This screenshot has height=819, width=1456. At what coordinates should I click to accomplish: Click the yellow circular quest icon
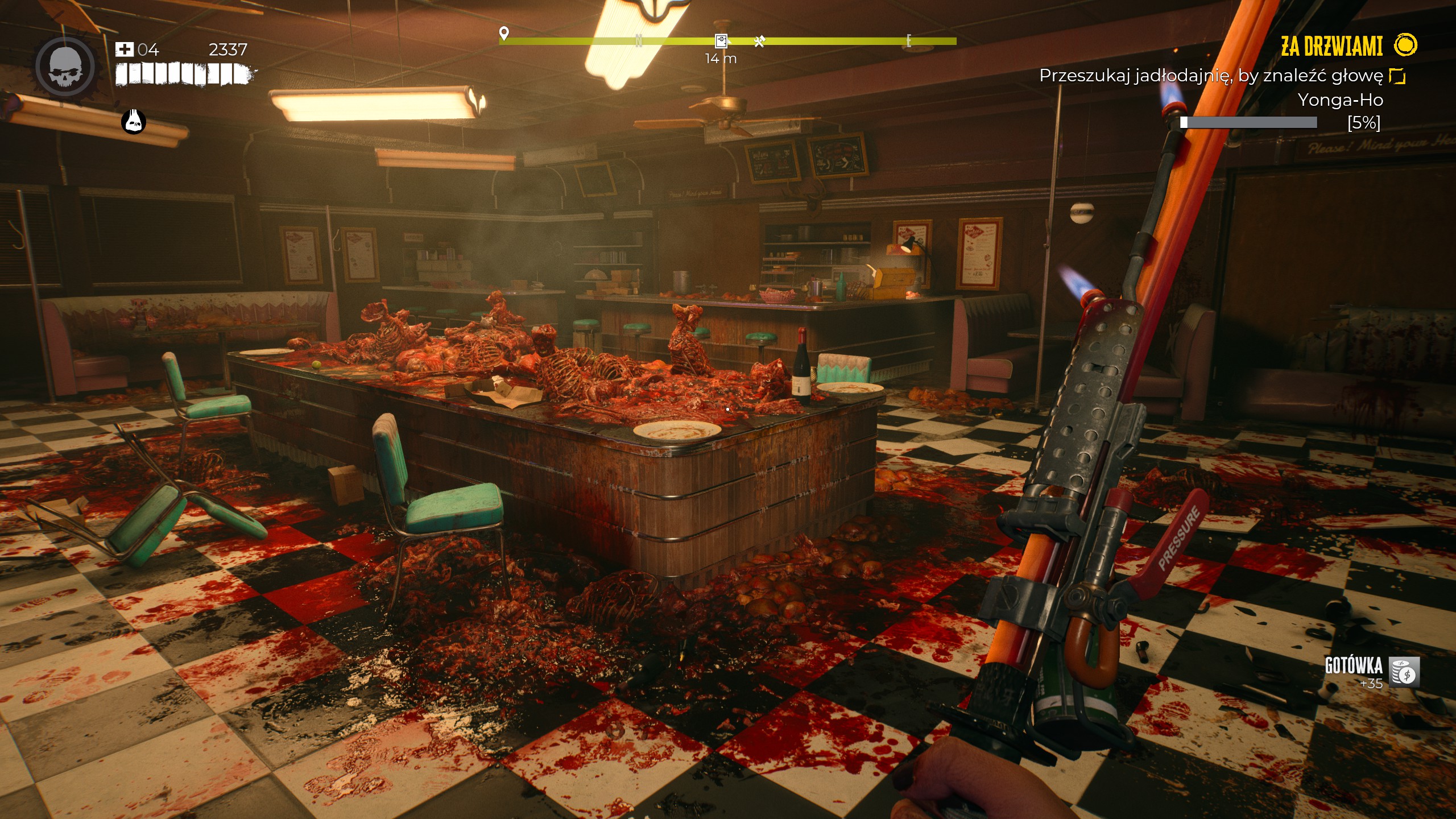tap(1405, 45)
